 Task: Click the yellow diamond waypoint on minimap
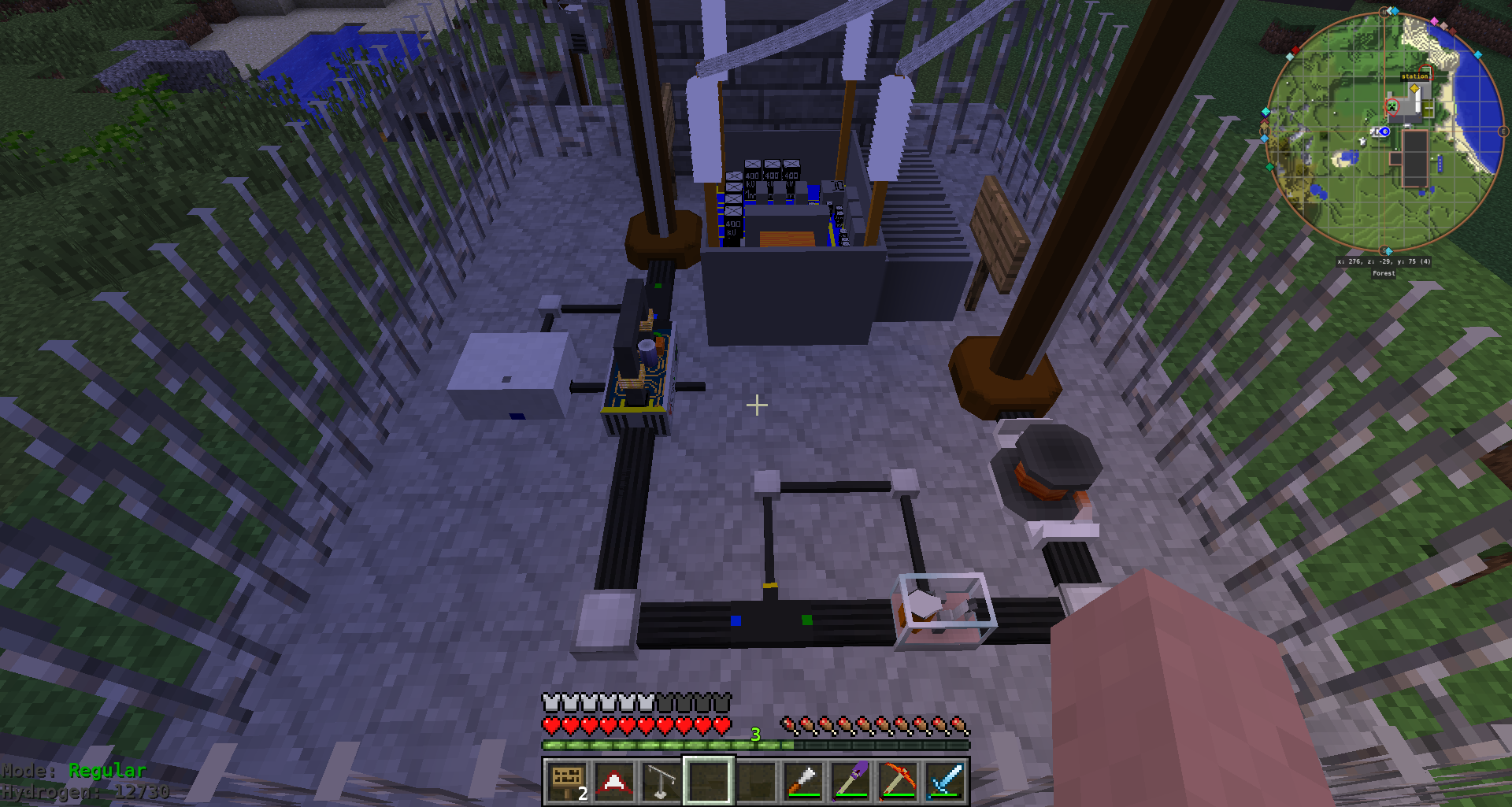[x=1414, y=87]
